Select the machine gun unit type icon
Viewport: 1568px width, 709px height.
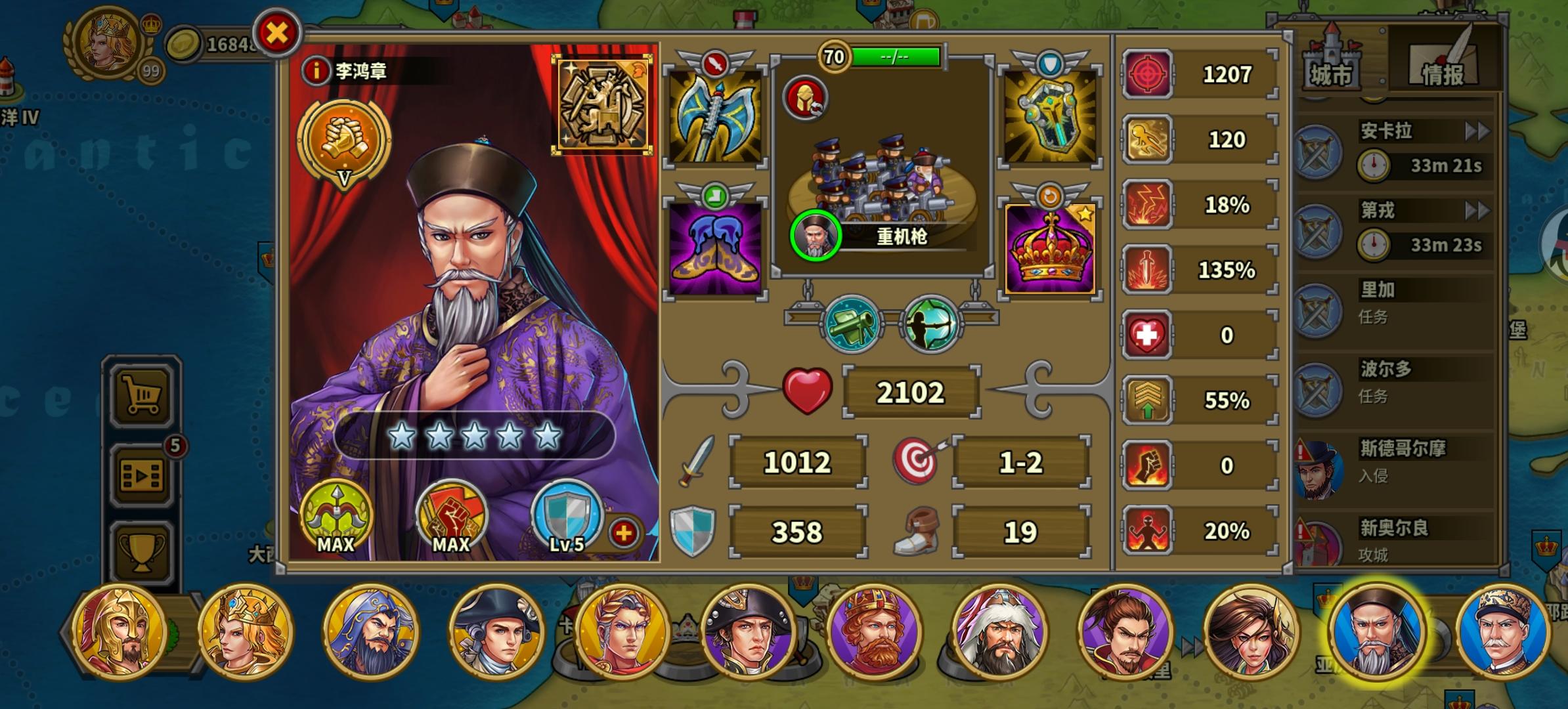(x=851, y=323)
